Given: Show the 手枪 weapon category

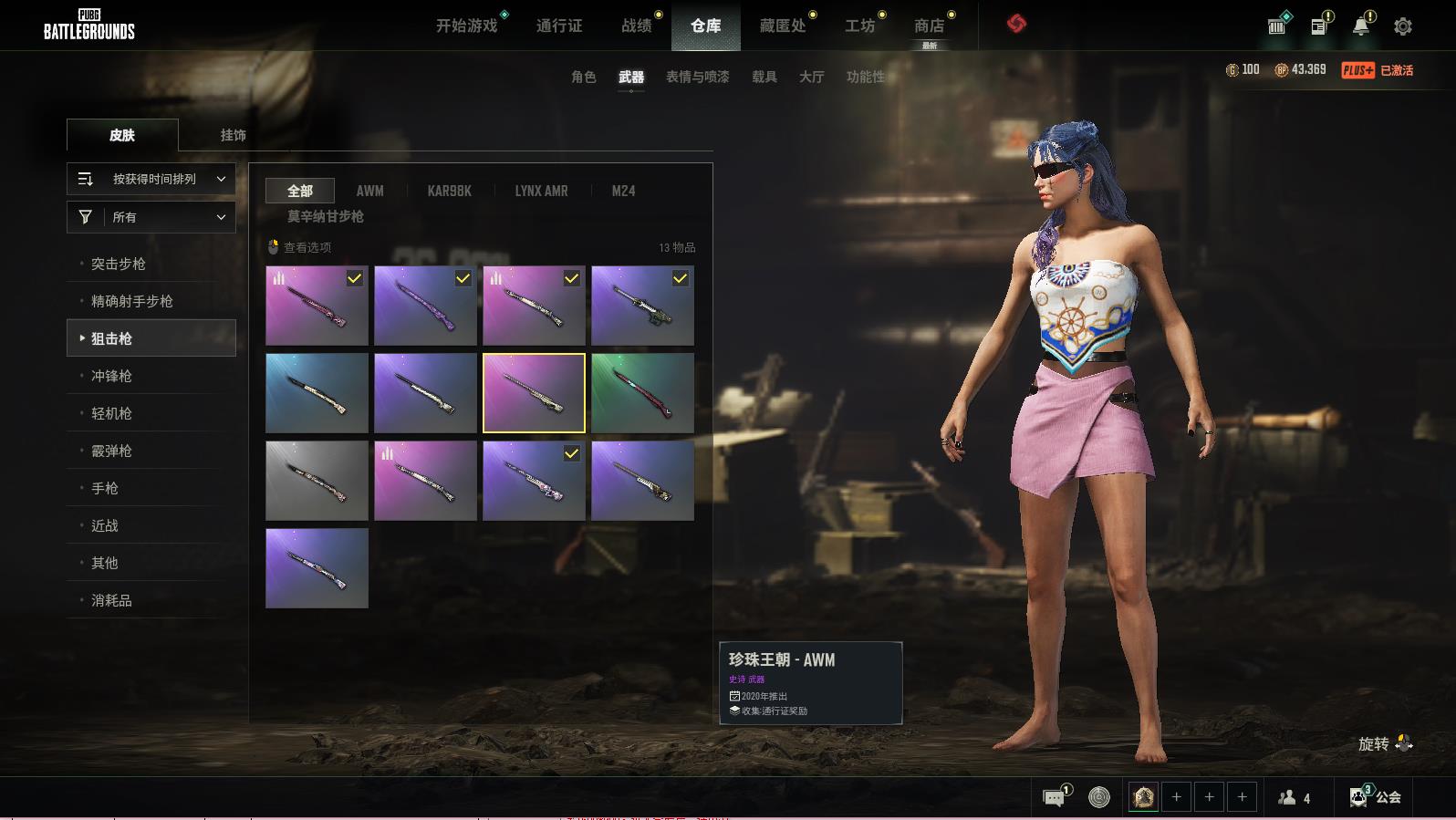Looking at the screenshot, I should [105, 488].
